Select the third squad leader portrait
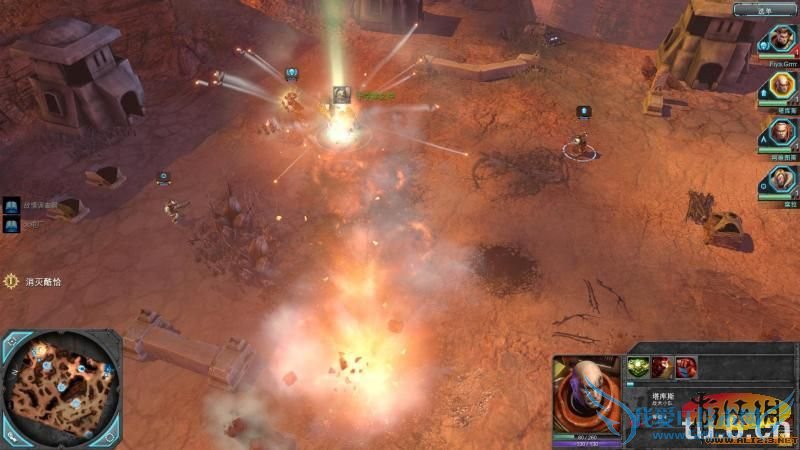 tap(780, 133)
